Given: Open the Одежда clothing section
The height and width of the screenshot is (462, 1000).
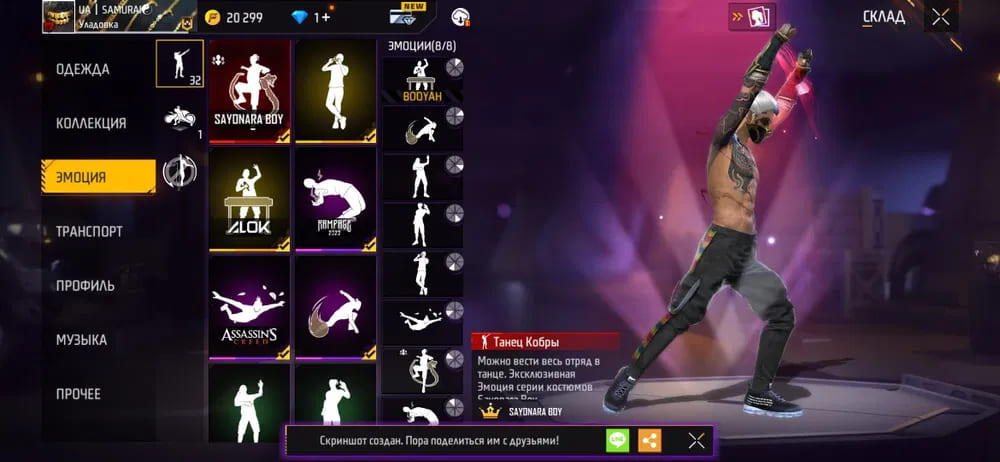Looking at the screenshot, I should [83, 69].
